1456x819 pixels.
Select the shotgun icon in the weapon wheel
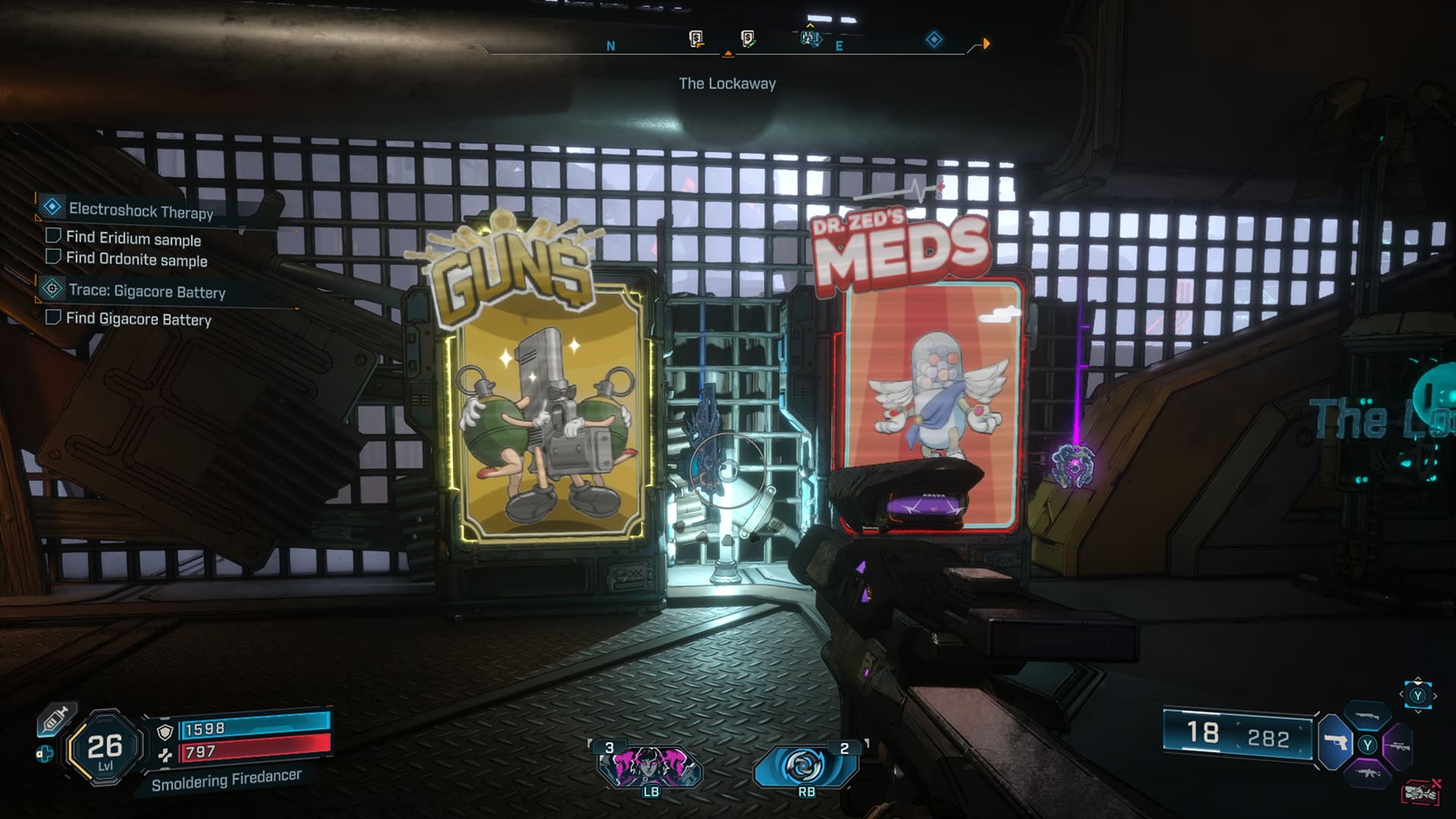pyautogui.click(x=1366, y=717)
